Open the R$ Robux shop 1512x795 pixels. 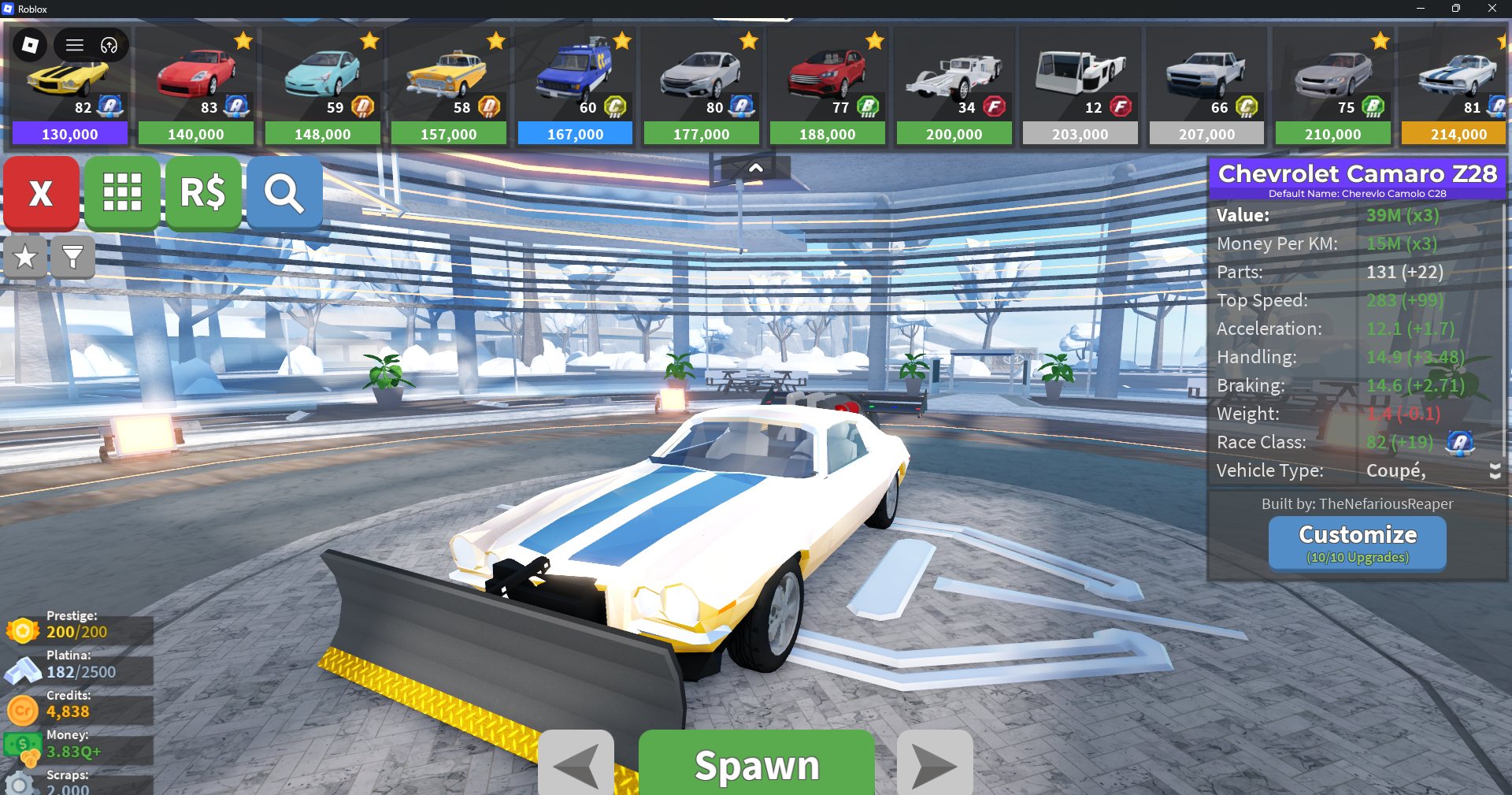[203, 193]
